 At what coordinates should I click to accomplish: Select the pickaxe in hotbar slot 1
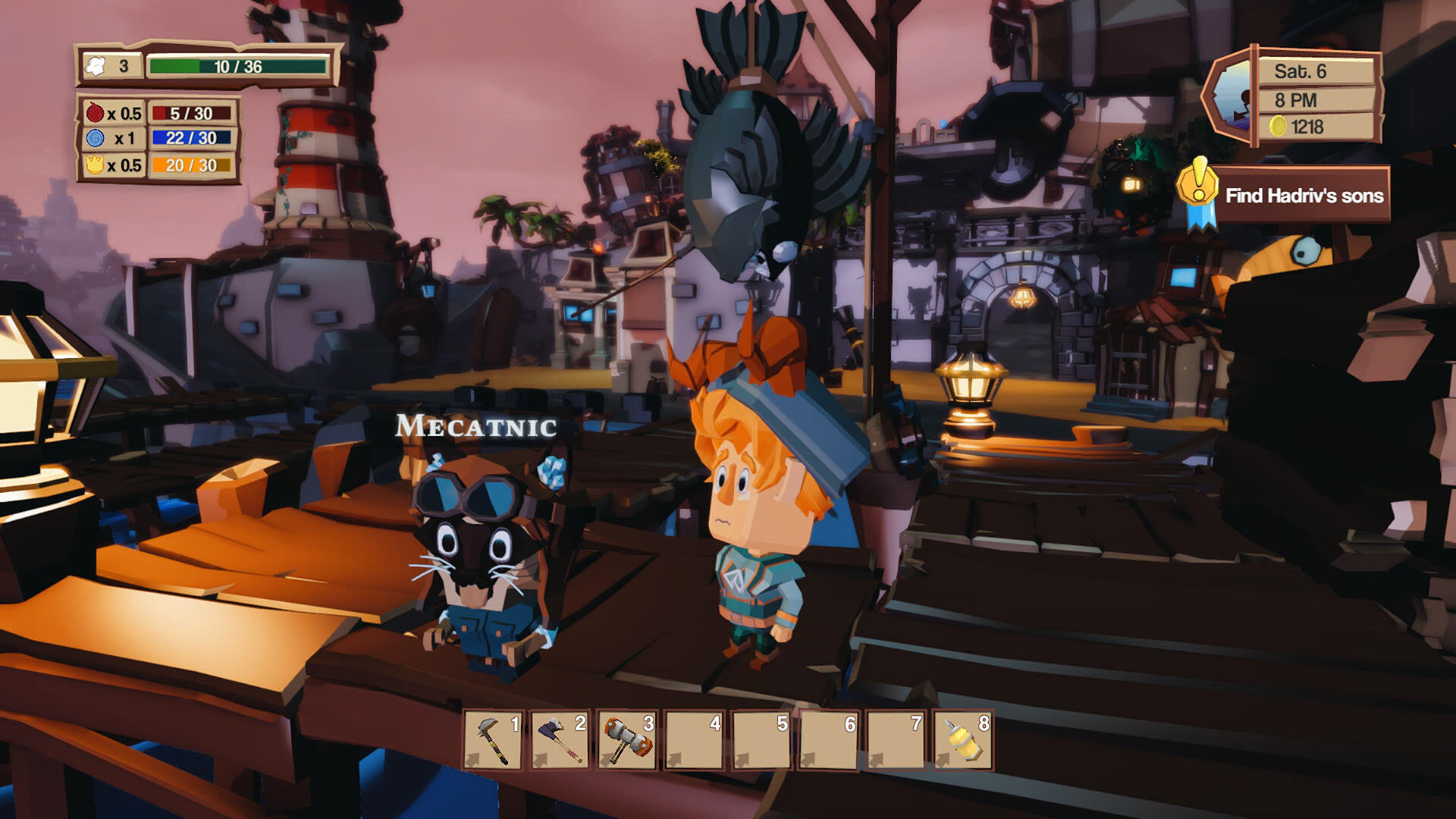click(493, 740)
